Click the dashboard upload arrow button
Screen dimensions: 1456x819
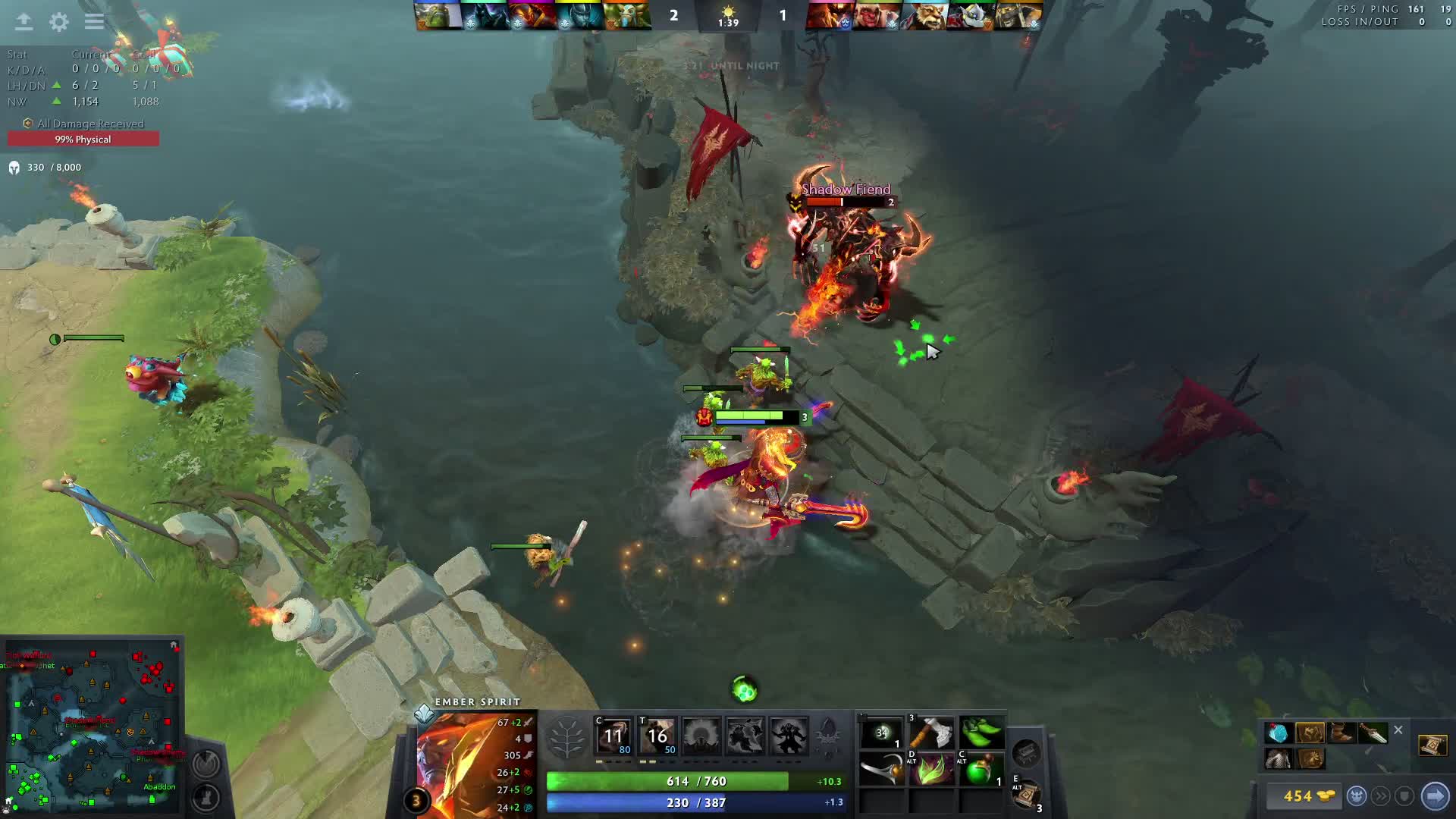pos(24,22)
